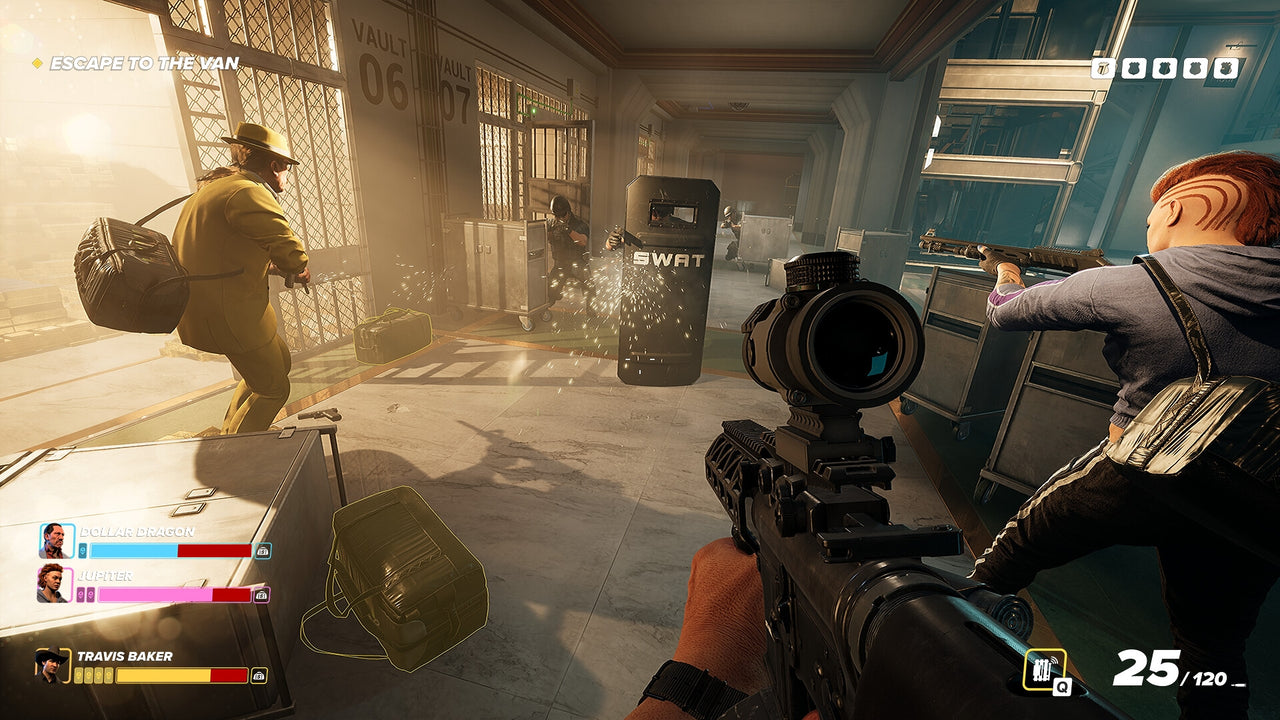This screenshot has width=1280, height=720.
Task: Click Travis Baker's yellow health bar
Action: point(162,674)
